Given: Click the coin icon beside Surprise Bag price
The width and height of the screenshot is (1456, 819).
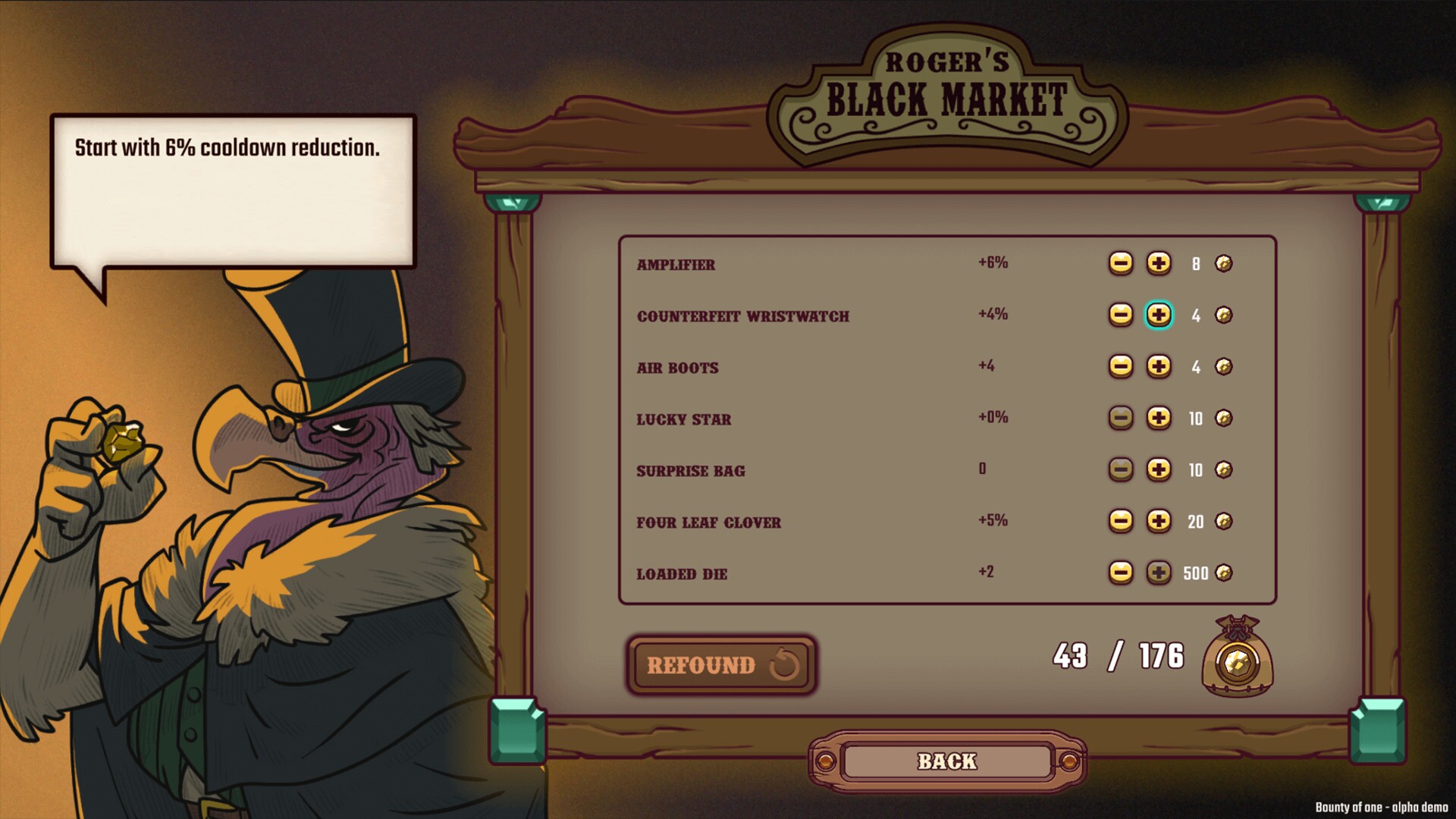Looking at the screenshot, I should click(x=1224, y=470).
